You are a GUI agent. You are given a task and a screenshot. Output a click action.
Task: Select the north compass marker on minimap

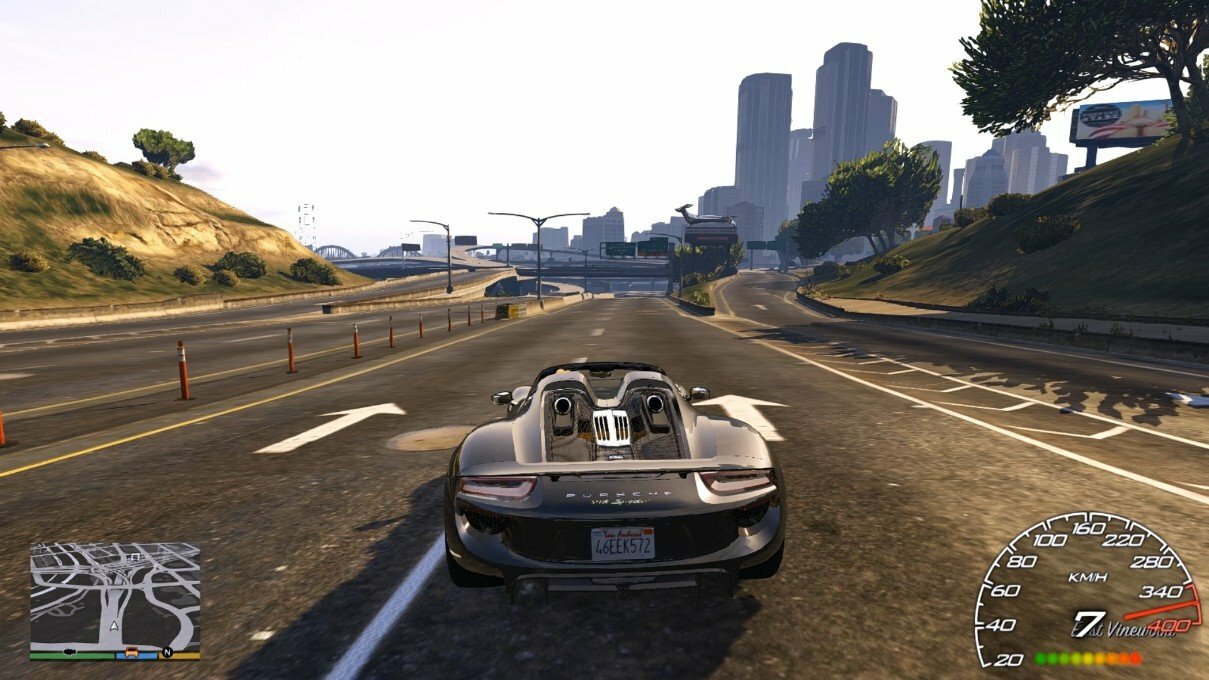pos(167,652)
